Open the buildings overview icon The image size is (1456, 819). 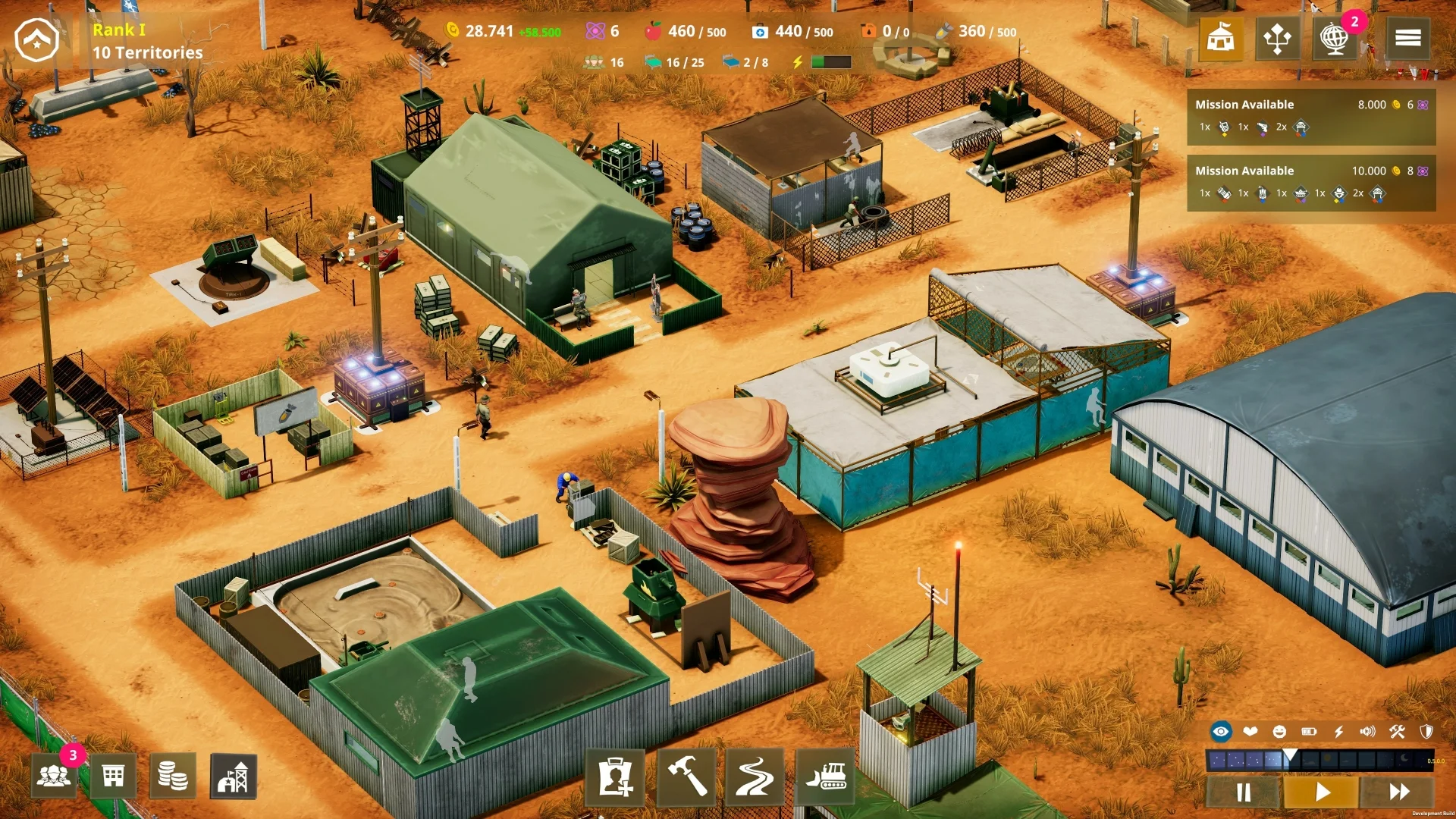[113, 776]
